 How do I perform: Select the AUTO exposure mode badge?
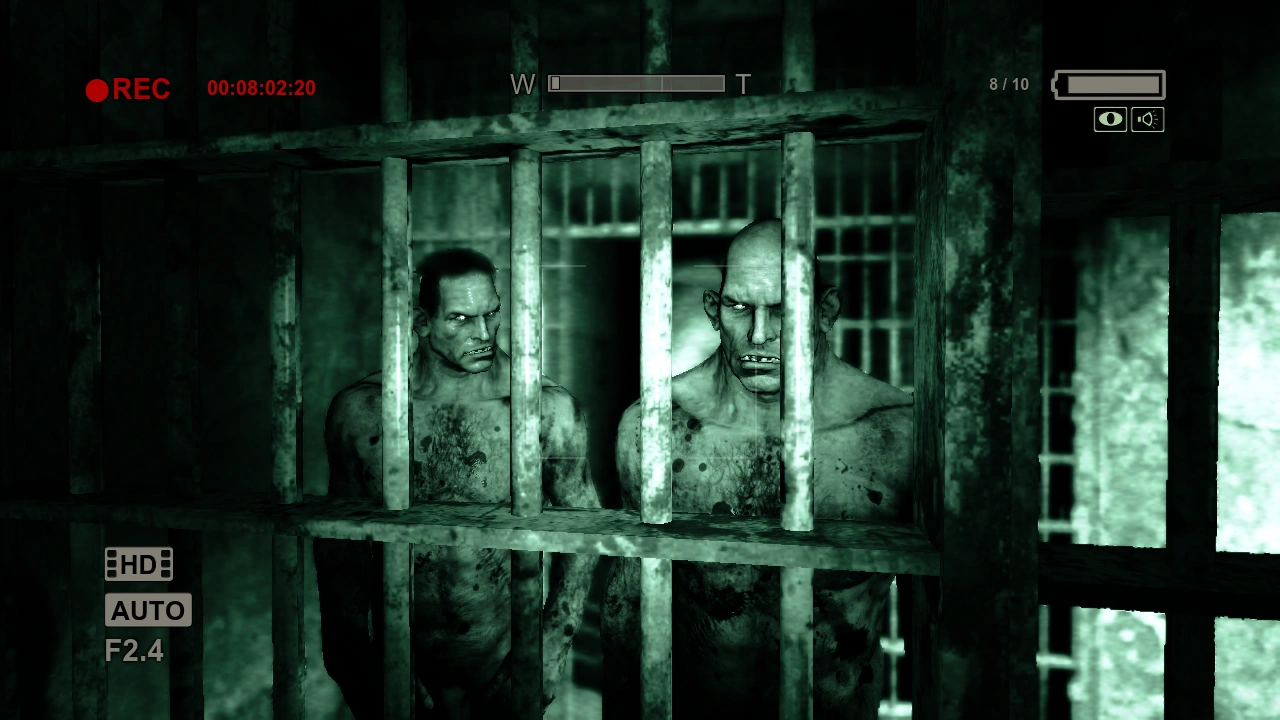(x=148, y=610)
